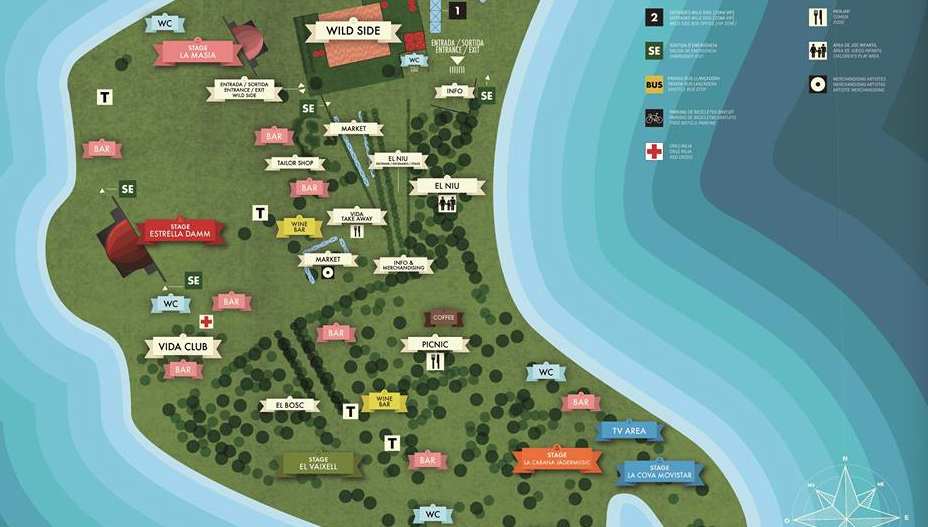Click the bus stop legend icon
The image size is (928, 527).
point(654,84)
